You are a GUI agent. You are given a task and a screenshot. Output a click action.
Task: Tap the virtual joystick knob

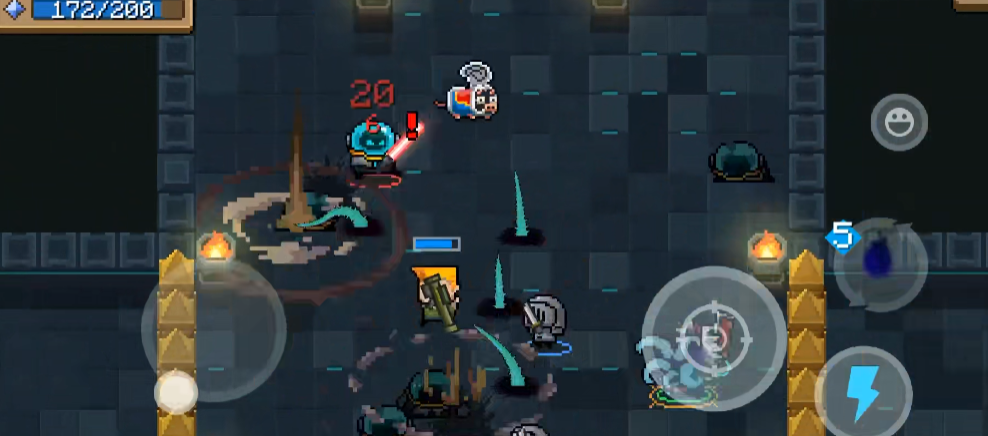(176, 392)
